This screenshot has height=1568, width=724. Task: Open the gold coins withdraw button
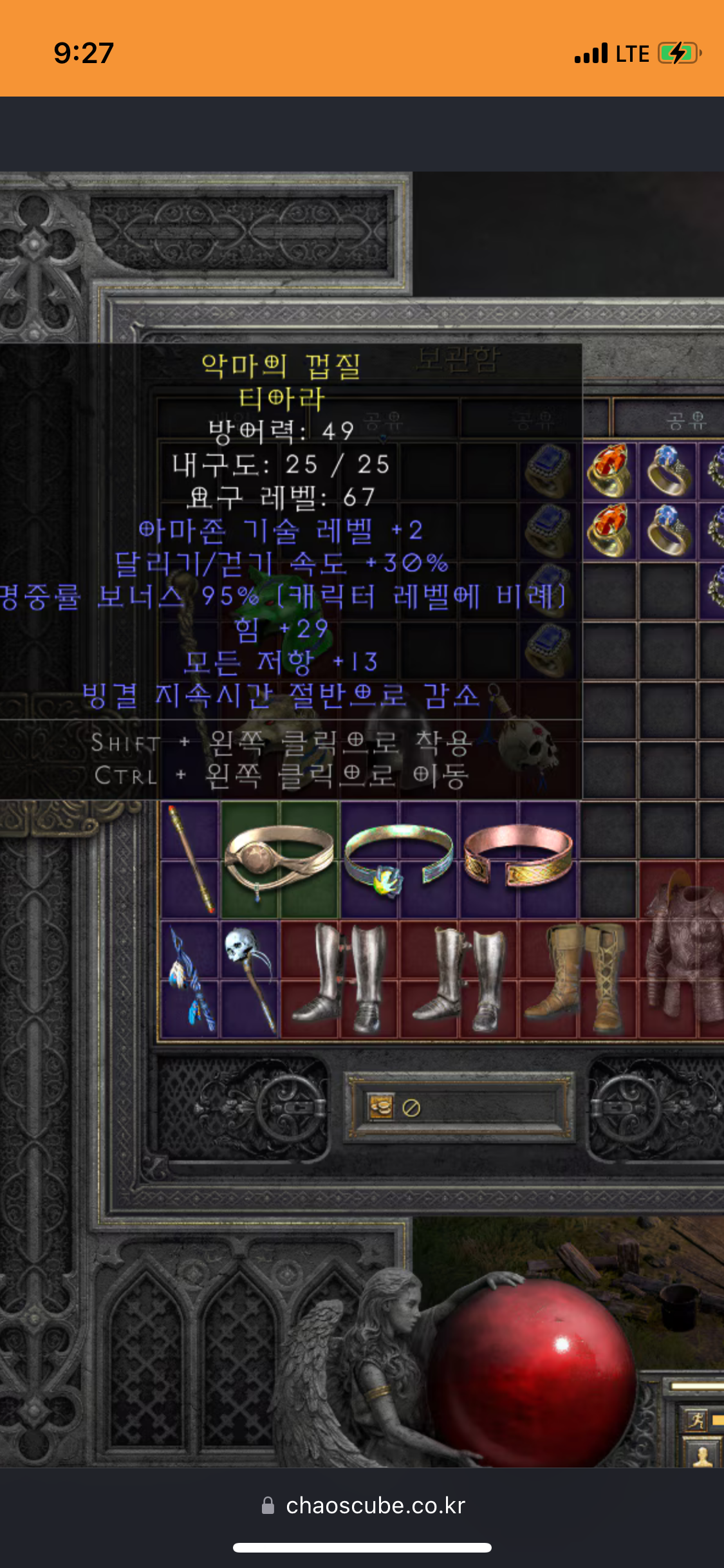point(380,1107)
